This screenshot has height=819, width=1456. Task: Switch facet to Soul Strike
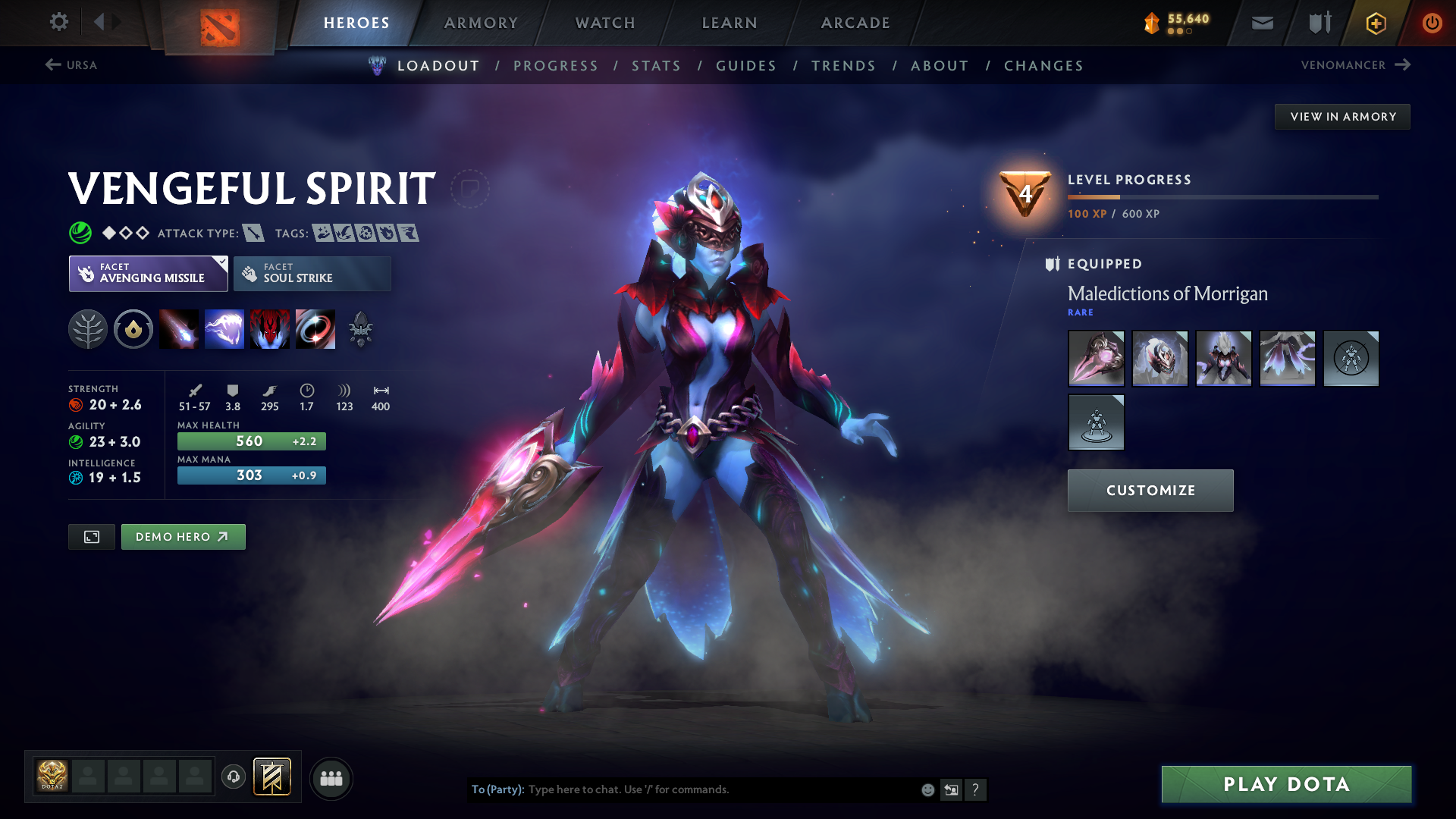coord(312,273)
